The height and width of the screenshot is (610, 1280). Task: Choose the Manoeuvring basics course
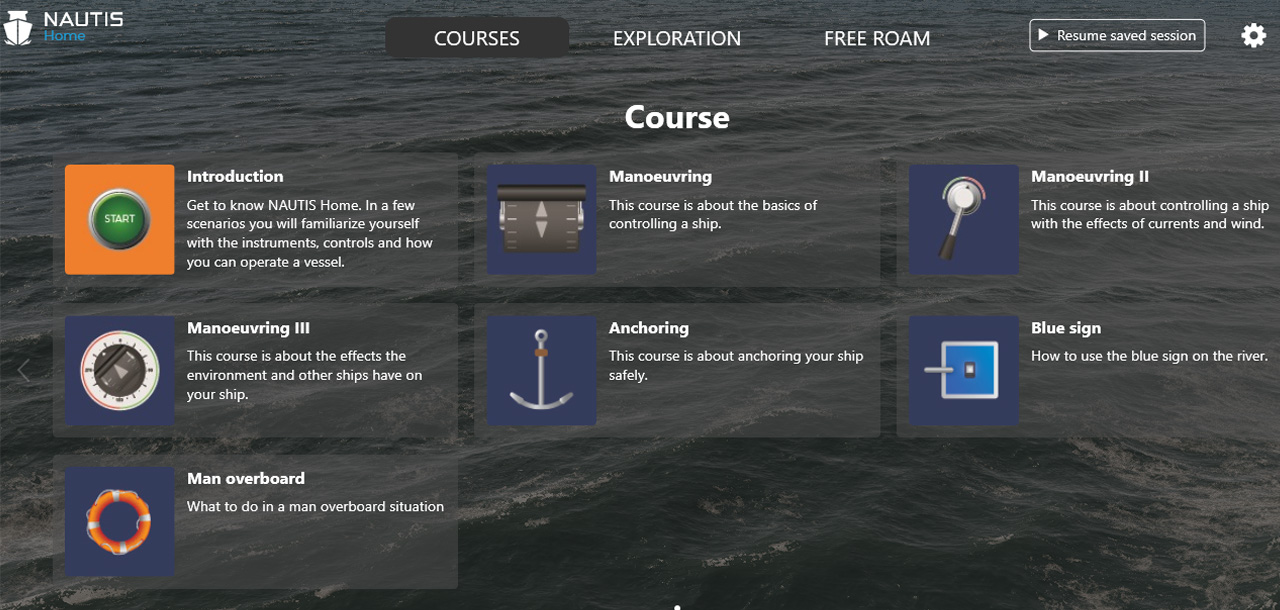[542, 219]
